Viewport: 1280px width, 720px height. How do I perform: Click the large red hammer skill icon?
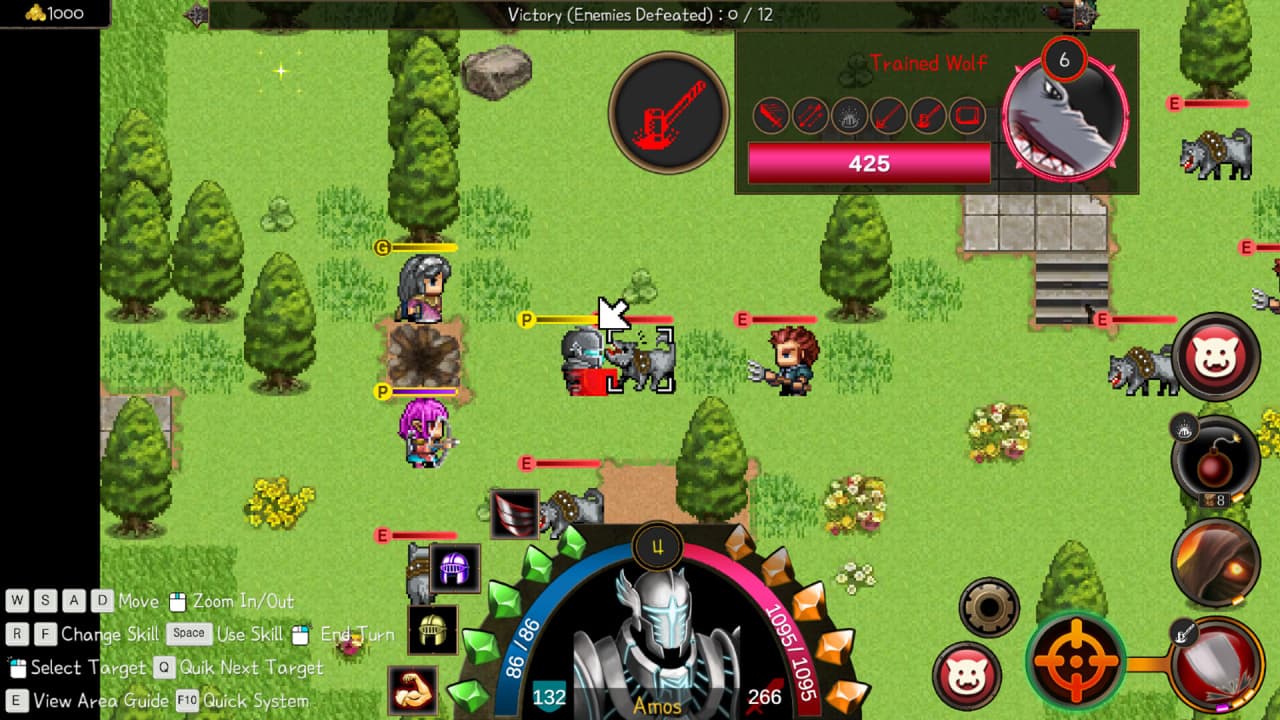click(669, 113)
